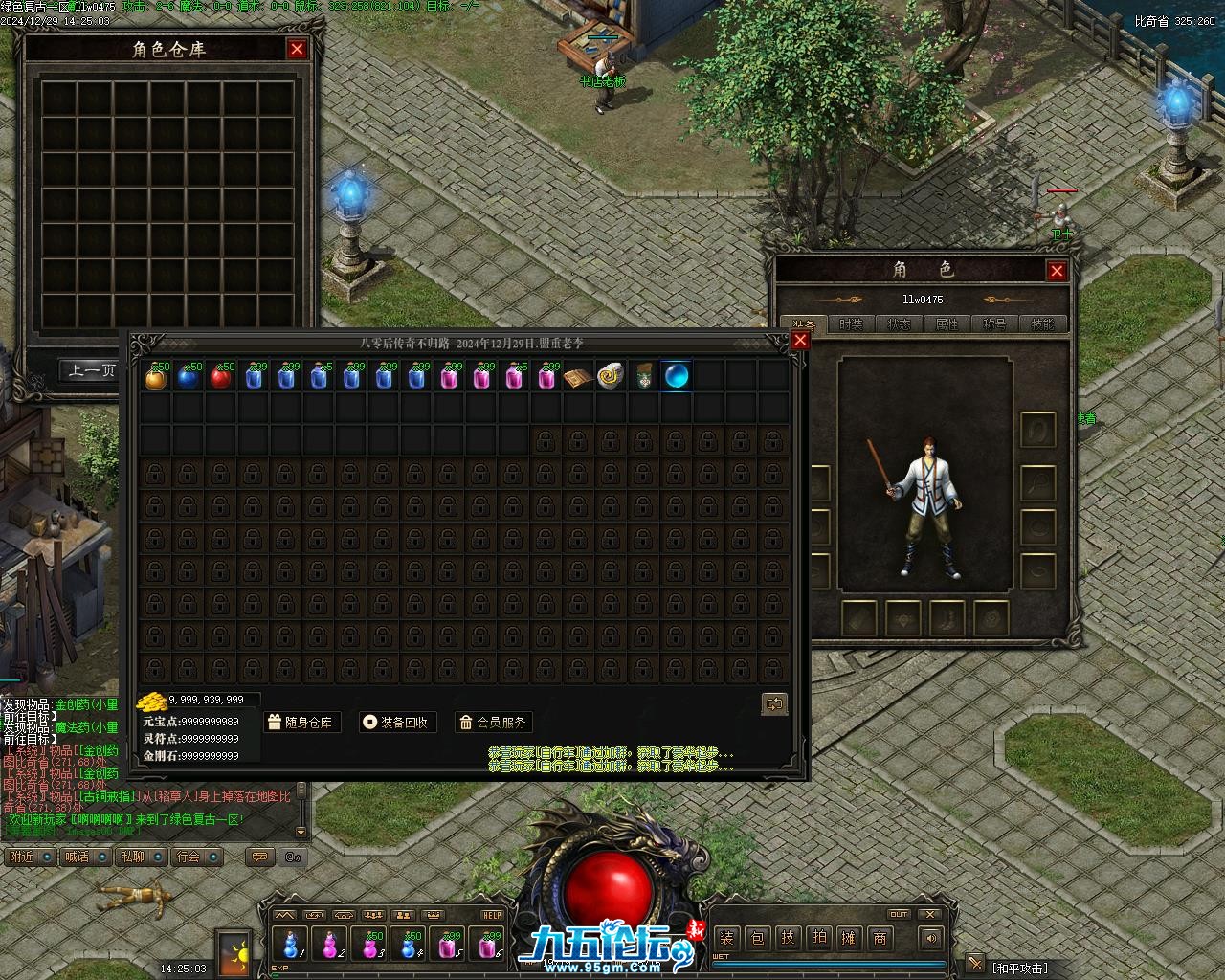The image size is (1225, 980).
Task: Toggle the sound speaker button
Action: [x=929, y=938]
